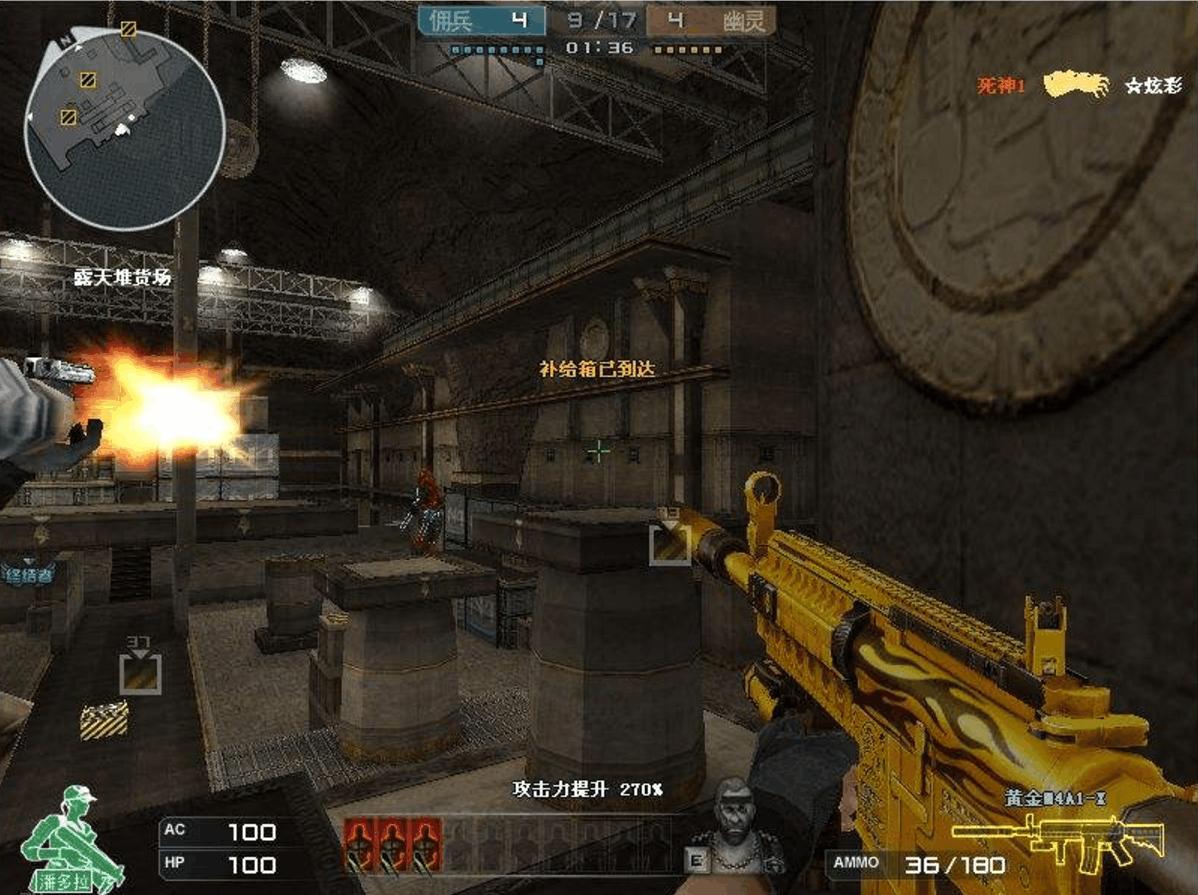Click the 幽灵 team score panel
The image size is (1198, 895).
tap(710, 21)
